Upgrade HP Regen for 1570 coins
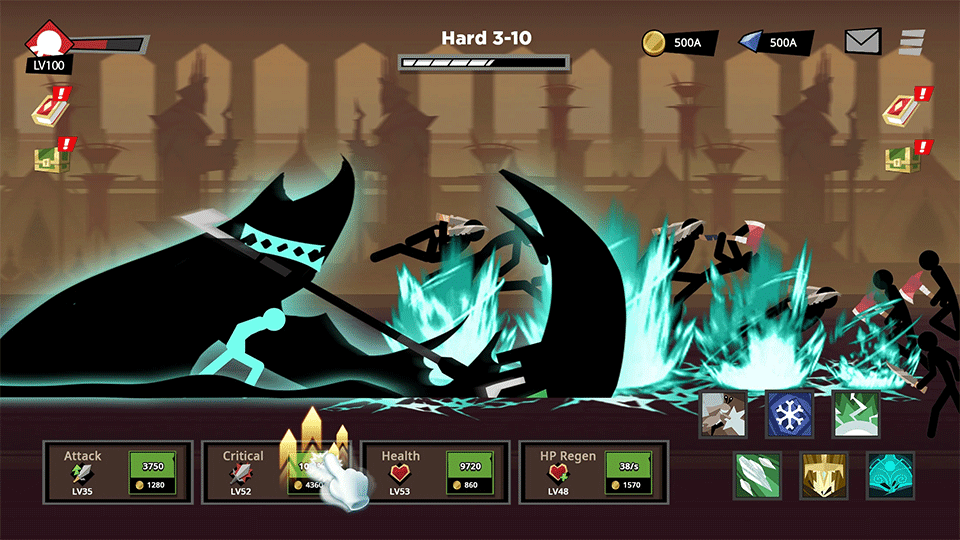Viewport: 960px width, 540px height. pos(628,473)
